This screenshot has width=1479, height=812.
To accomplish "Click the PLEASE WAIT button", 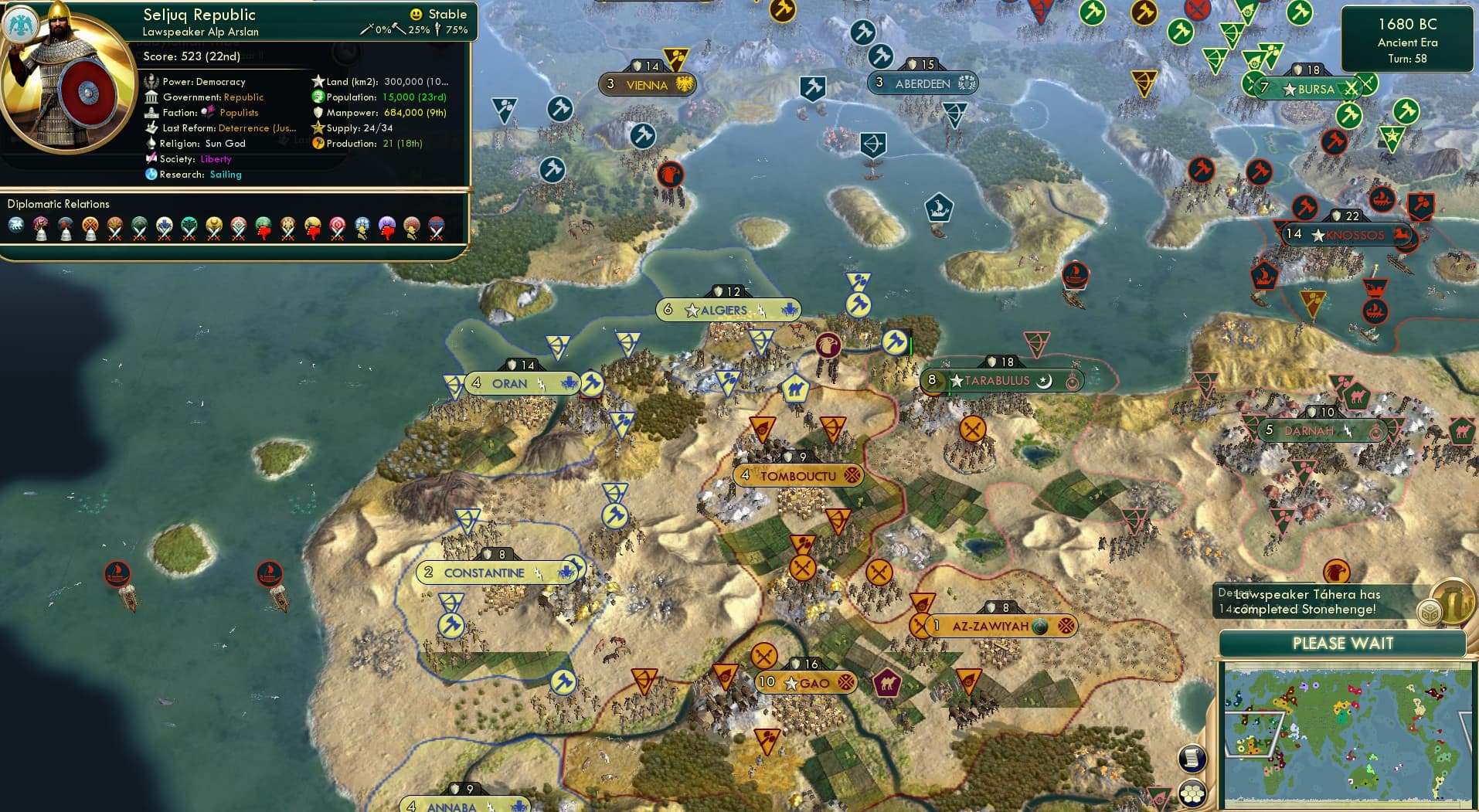I will pyautogui.click(x=1342, y=643).
